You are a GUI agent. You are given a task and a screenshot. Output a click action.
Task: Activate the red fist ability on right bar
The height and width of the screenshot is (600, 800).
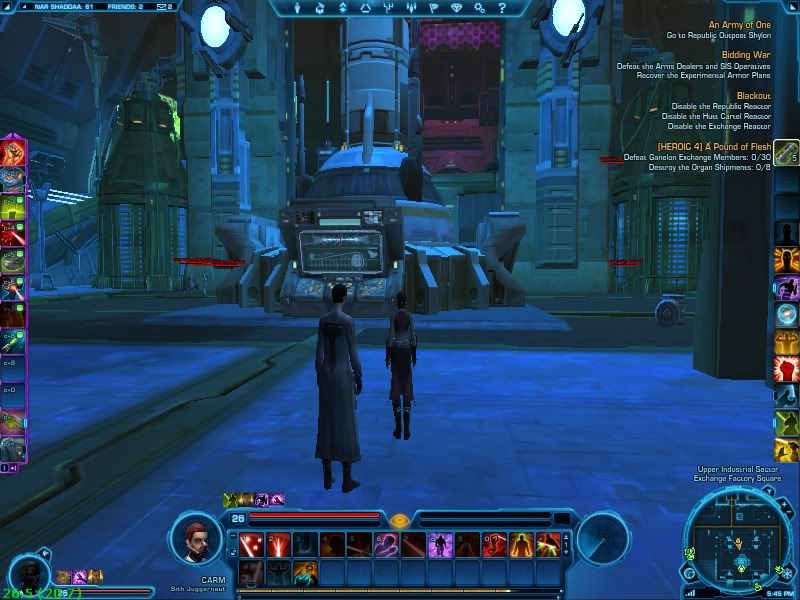(787, 369)
